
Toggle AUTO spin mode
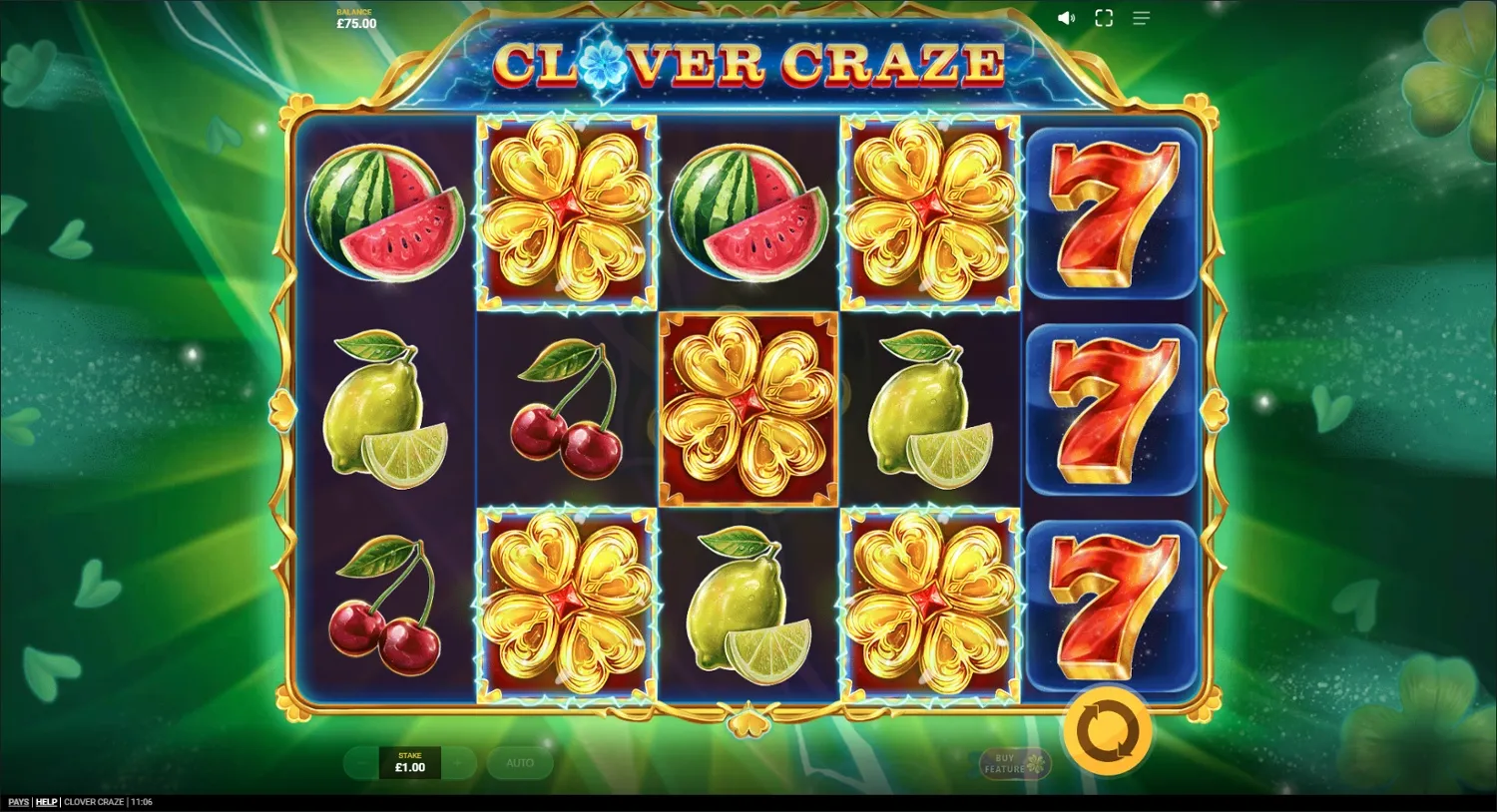tap(520, 762)
